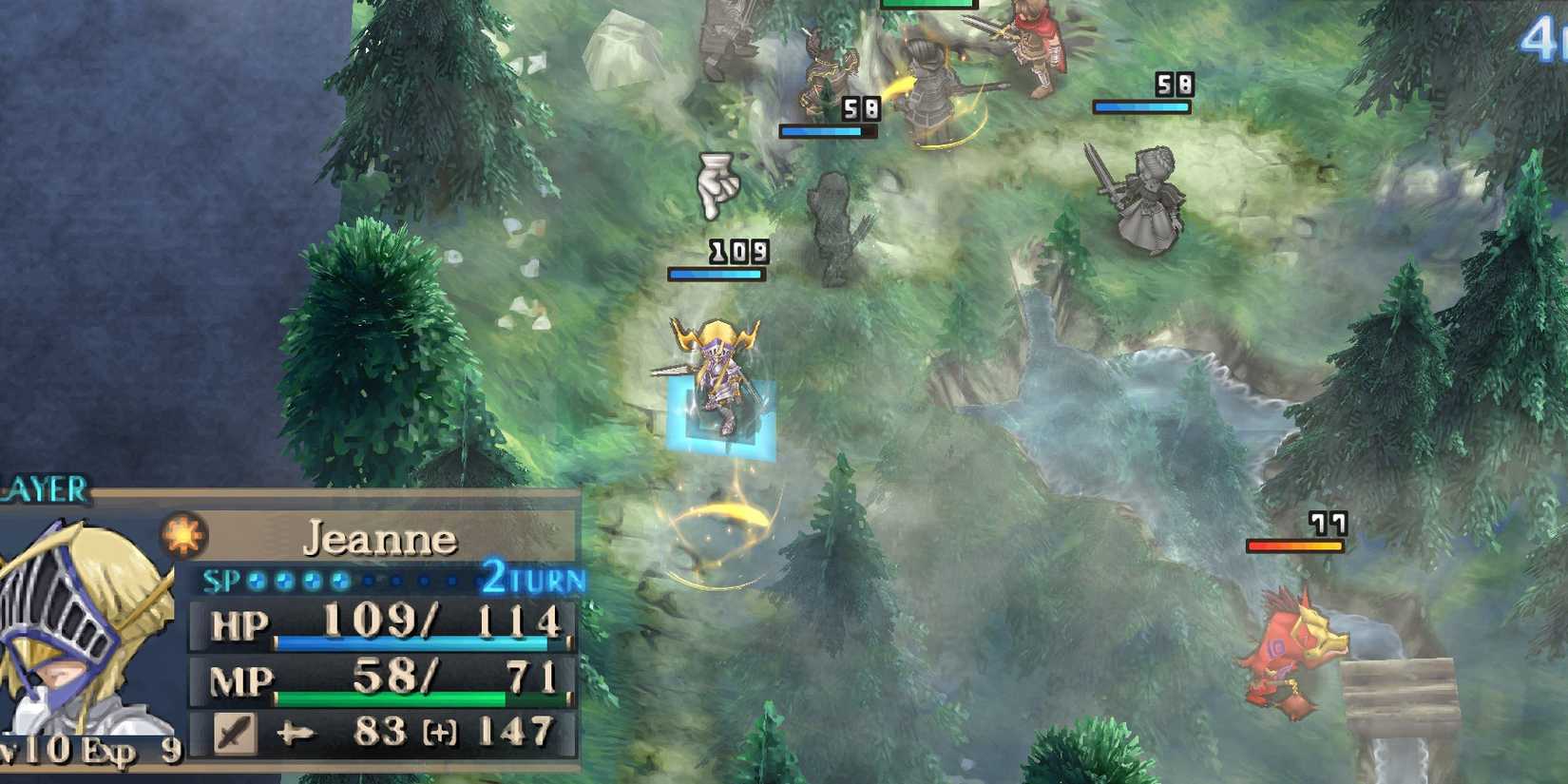This screenshot has width=1568, height=784.
Task: Open details by clicking the HP 109/114 row
Action: click(380, 627)
